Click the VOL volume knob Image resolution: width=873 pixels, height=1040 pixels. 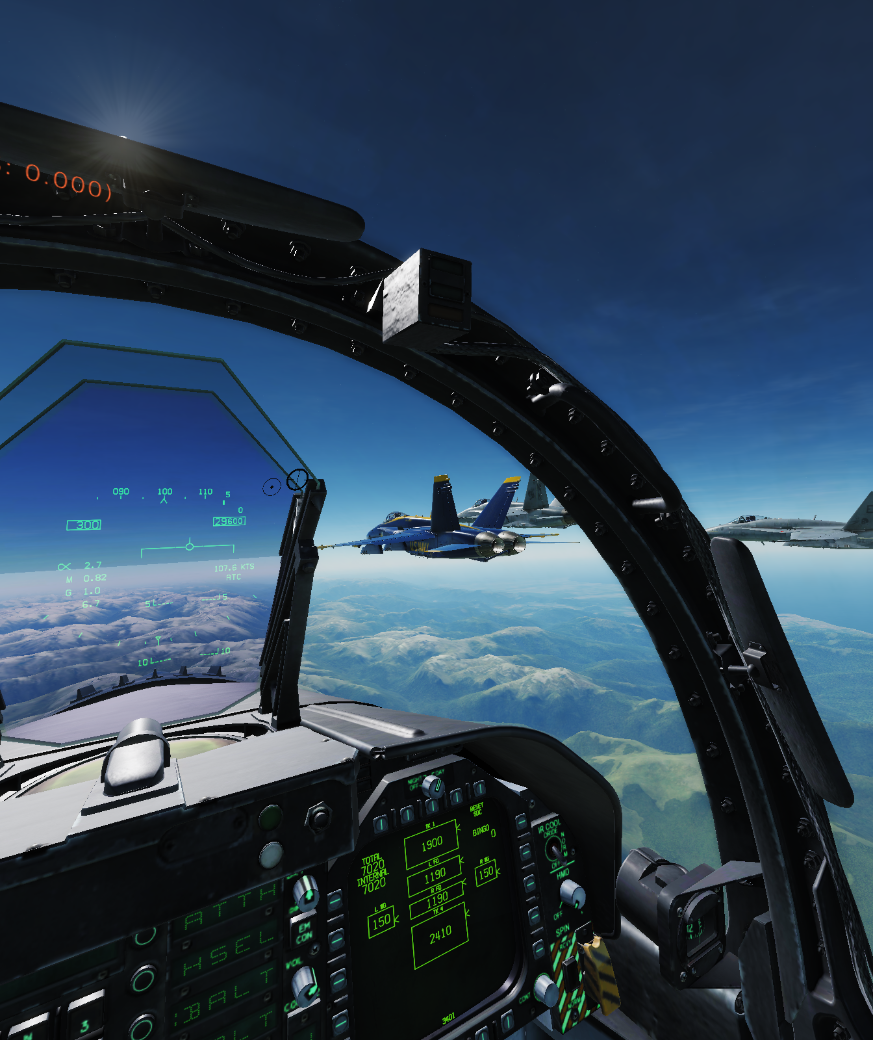(x=304, y=985)
